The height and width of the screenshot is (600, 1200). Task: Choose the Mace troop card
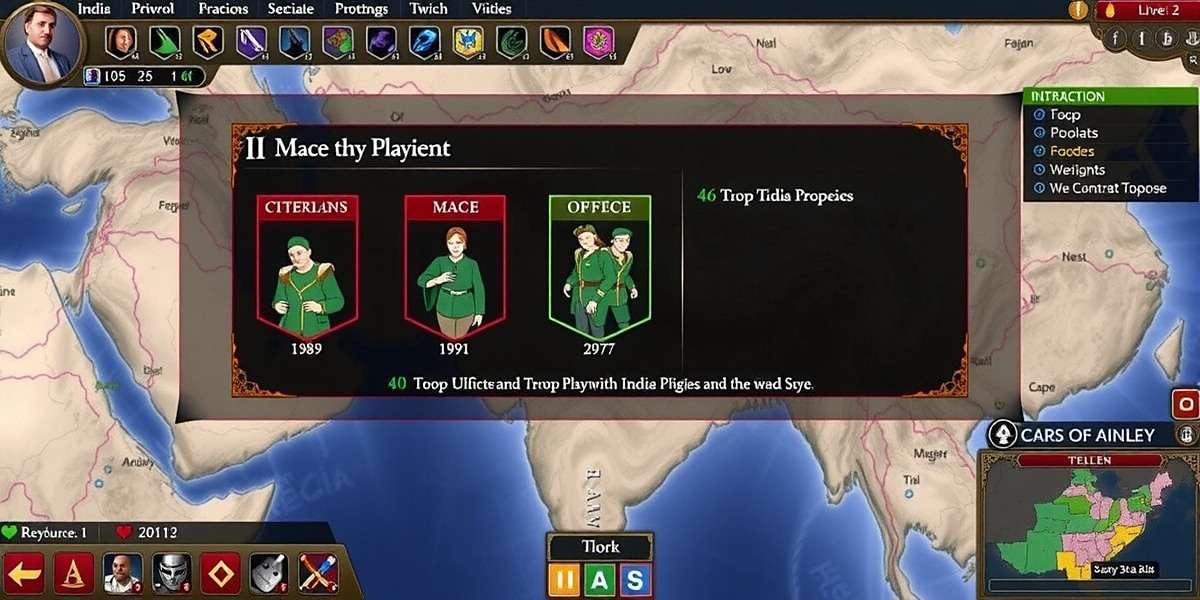tap(455, 265)
